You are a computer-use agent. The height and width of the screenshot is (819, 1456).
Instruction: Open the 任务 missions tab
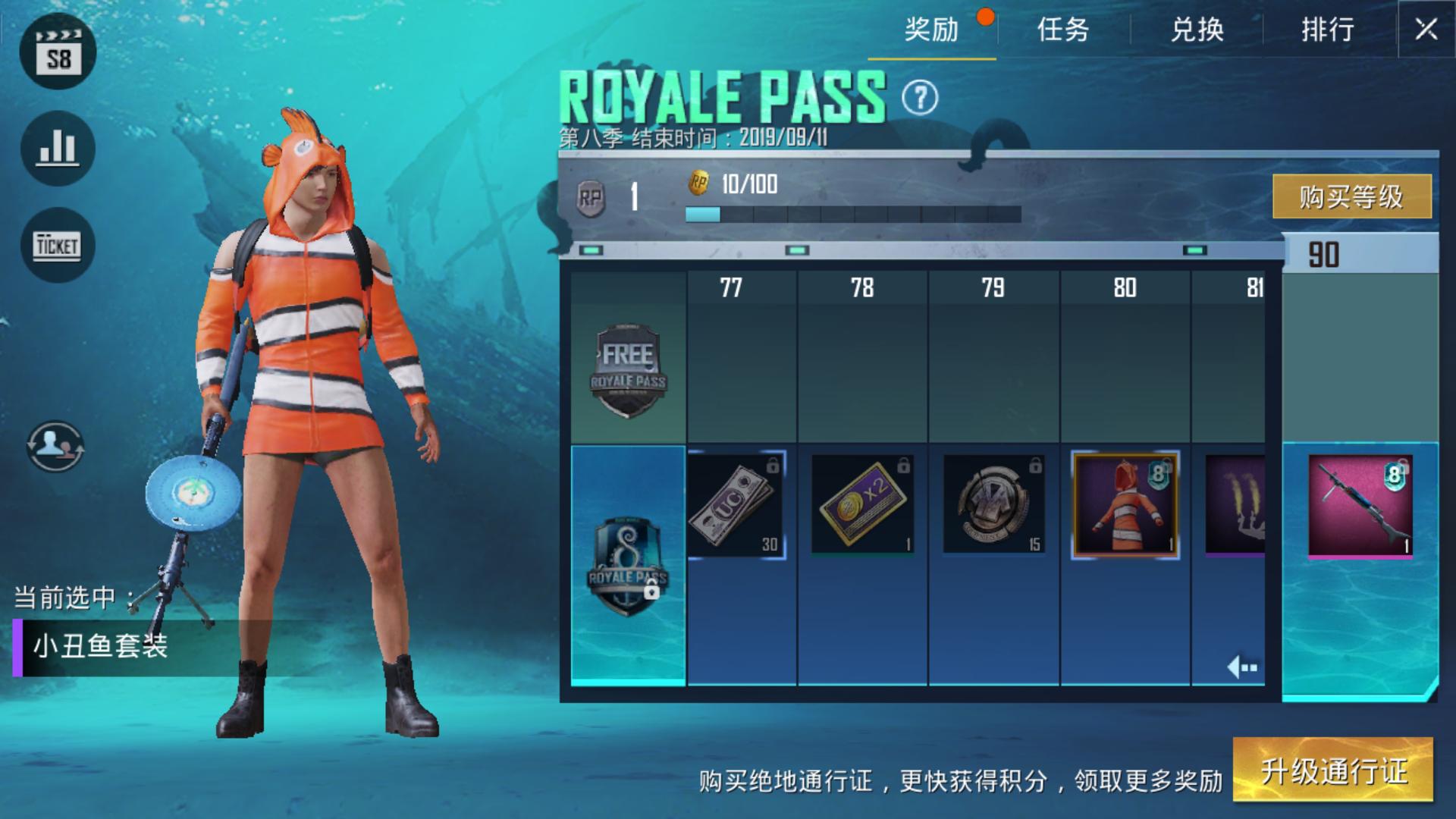point(1063,30)
